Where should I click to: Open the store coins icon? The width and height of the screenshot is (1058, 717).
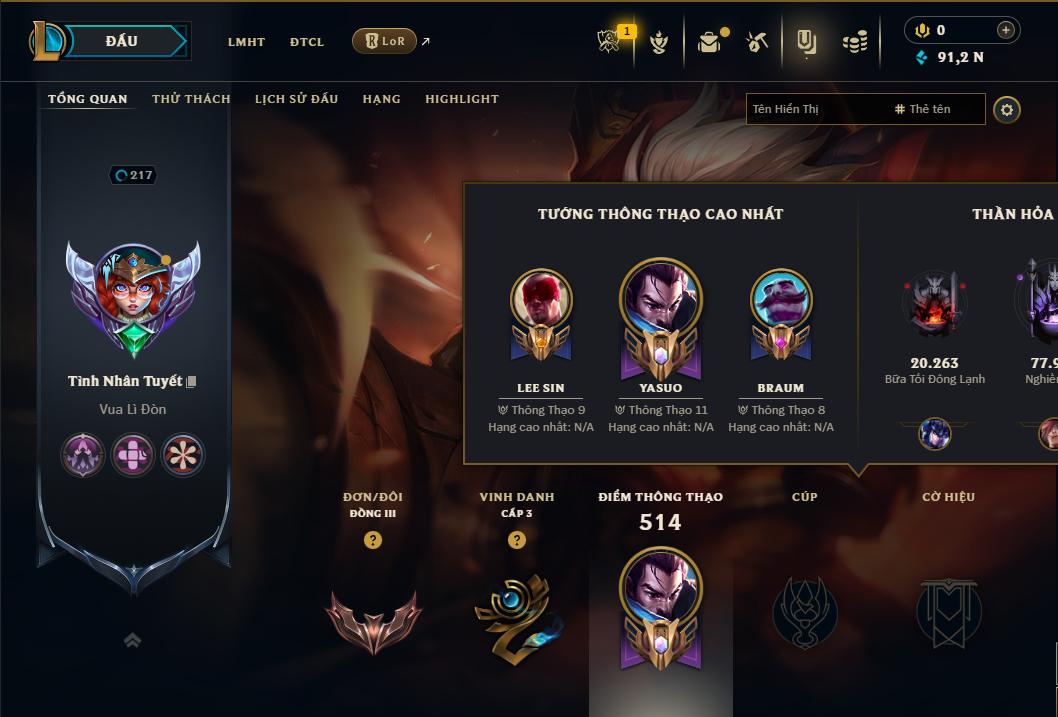click(x=854, y=42)
